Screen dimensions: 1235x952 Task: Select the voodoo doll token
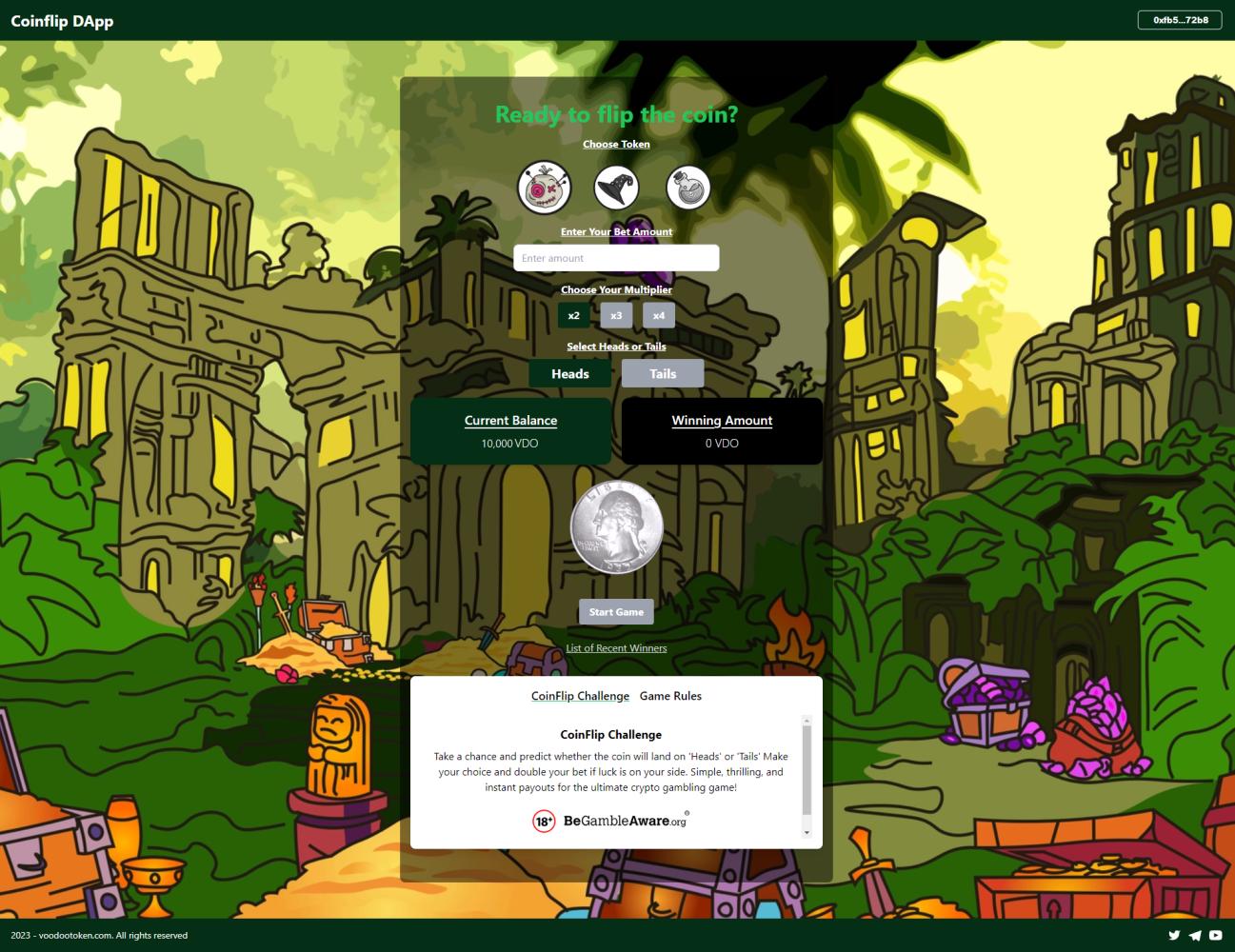[544, 188]
